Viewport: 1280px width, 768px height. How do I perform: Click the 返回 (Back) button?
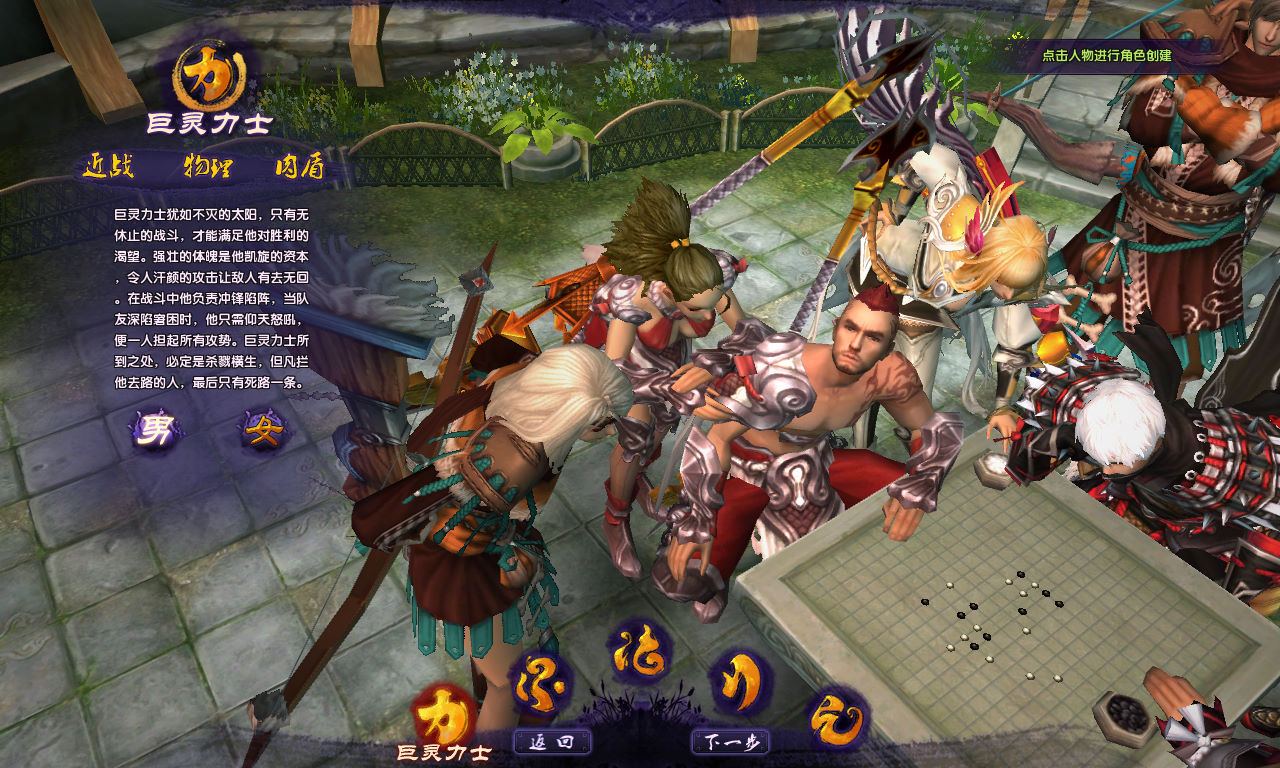click(552, 742)
